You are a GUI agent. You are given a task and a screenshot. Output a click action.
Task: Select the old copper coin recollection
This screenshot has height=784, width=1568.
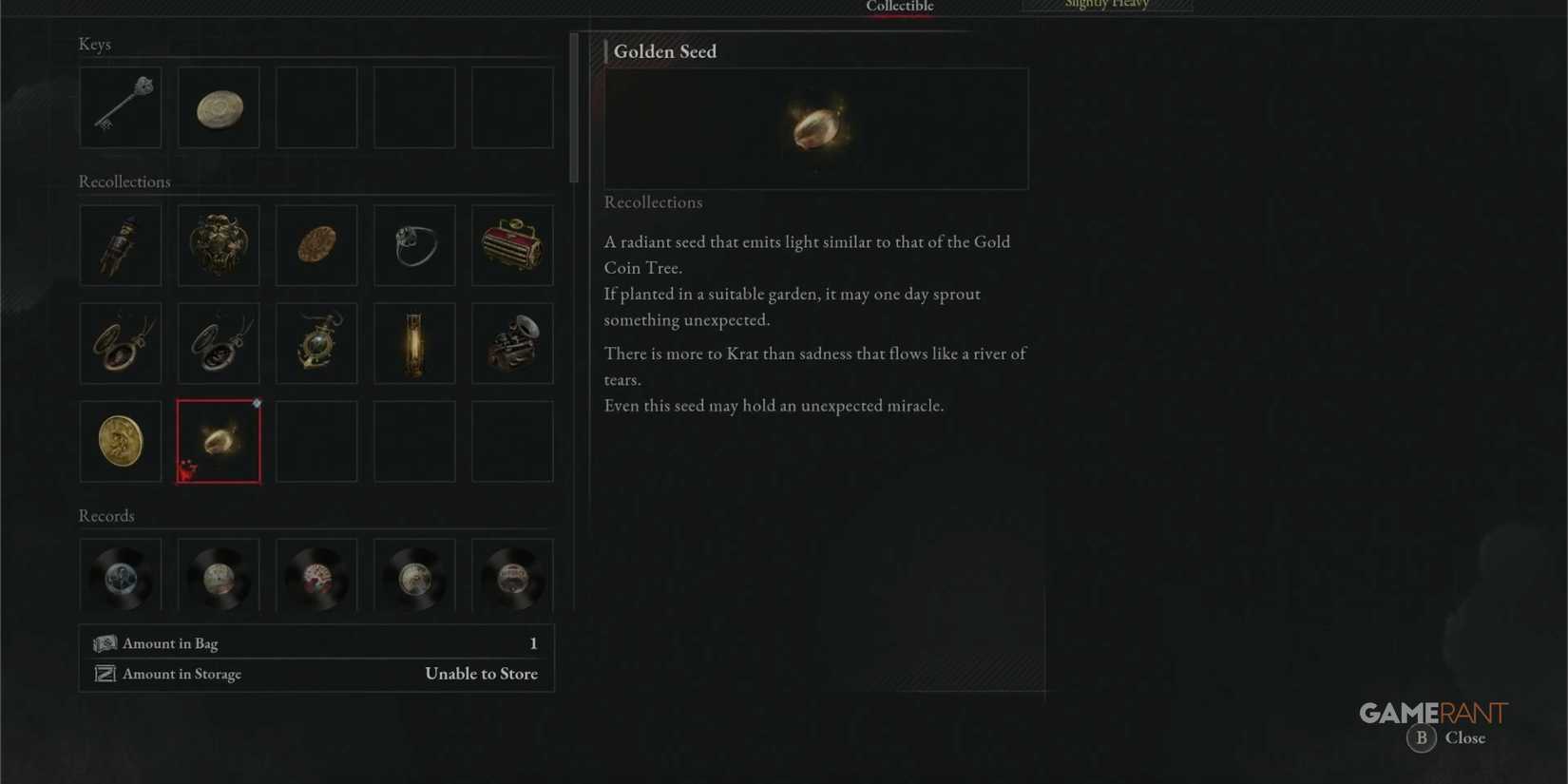[316, 245]
